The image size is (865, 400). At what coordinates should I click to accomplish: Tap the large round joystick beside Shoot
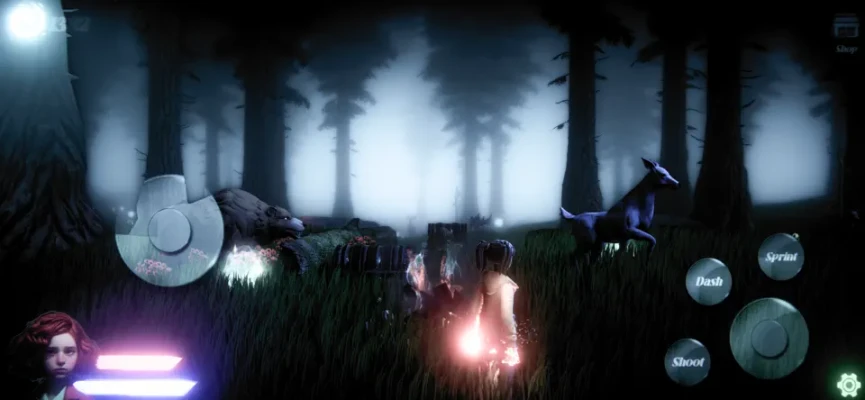[x=768, y=338]
